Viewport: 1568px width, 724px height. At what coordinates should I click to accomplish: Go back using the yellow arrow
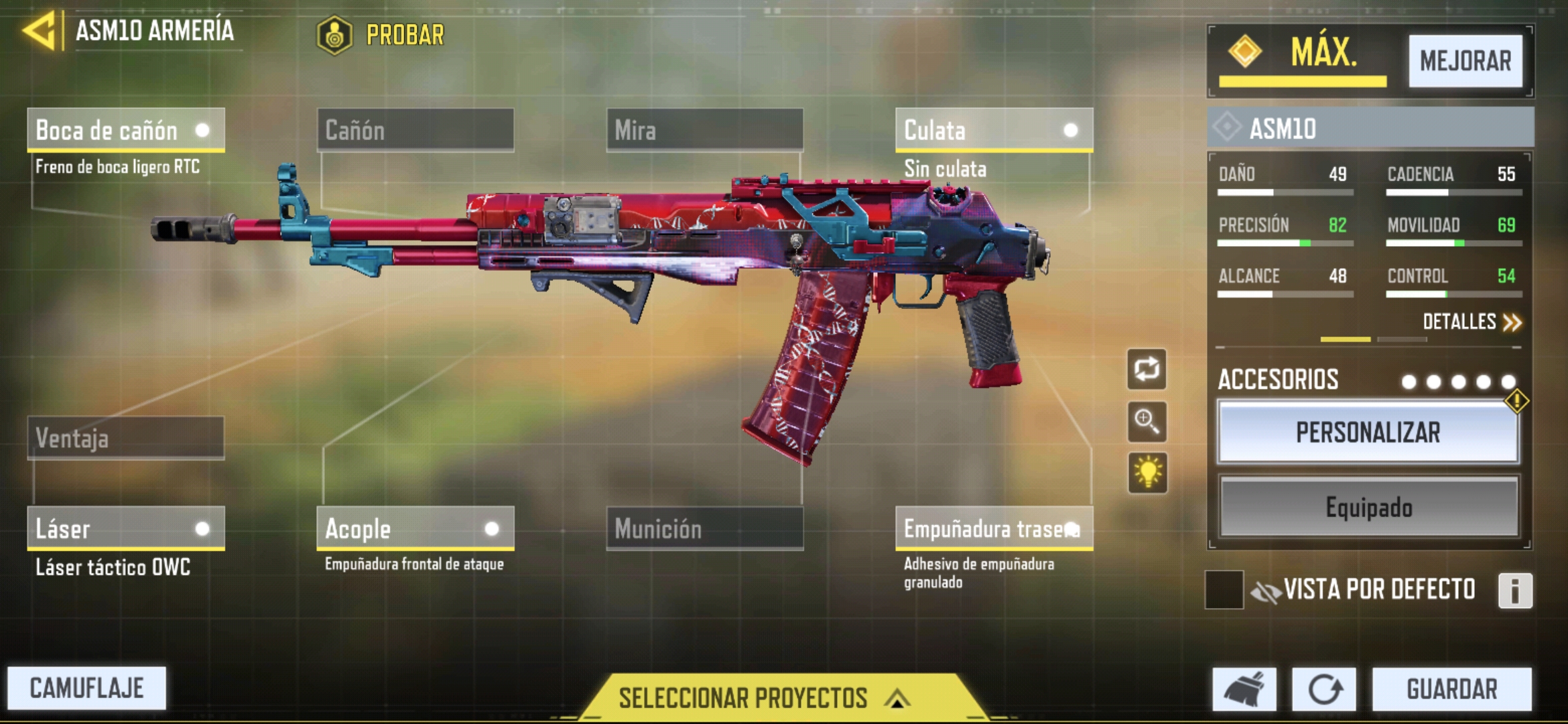[40, 31]
